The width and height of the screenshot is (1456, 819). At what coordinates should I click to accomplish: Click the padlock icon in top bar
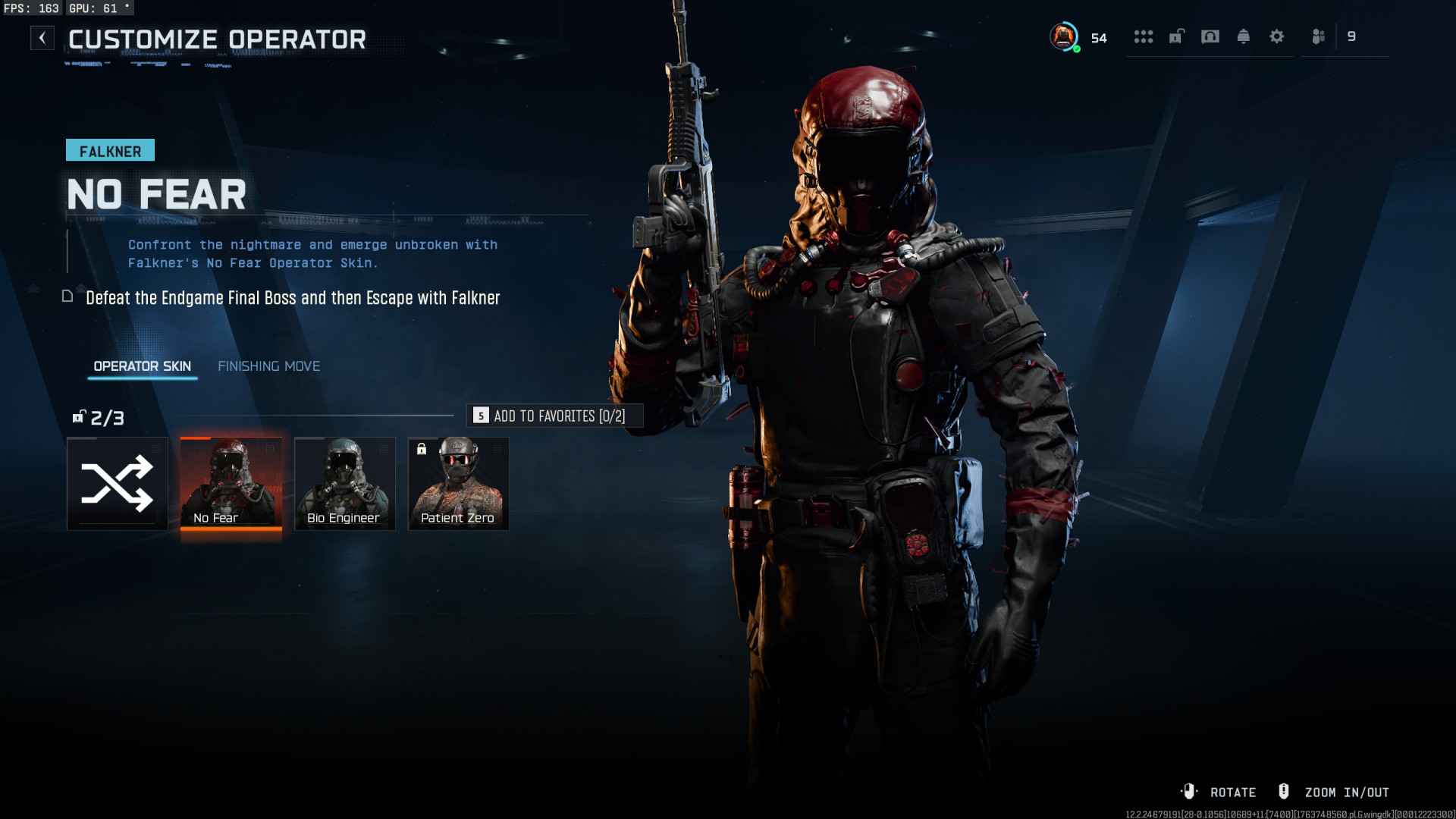(x=1176, y=36)
